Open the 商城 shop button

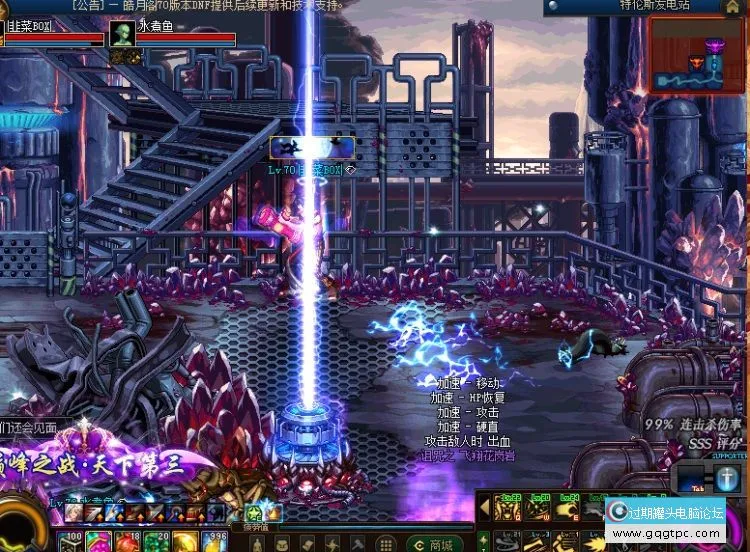(433, 544)
